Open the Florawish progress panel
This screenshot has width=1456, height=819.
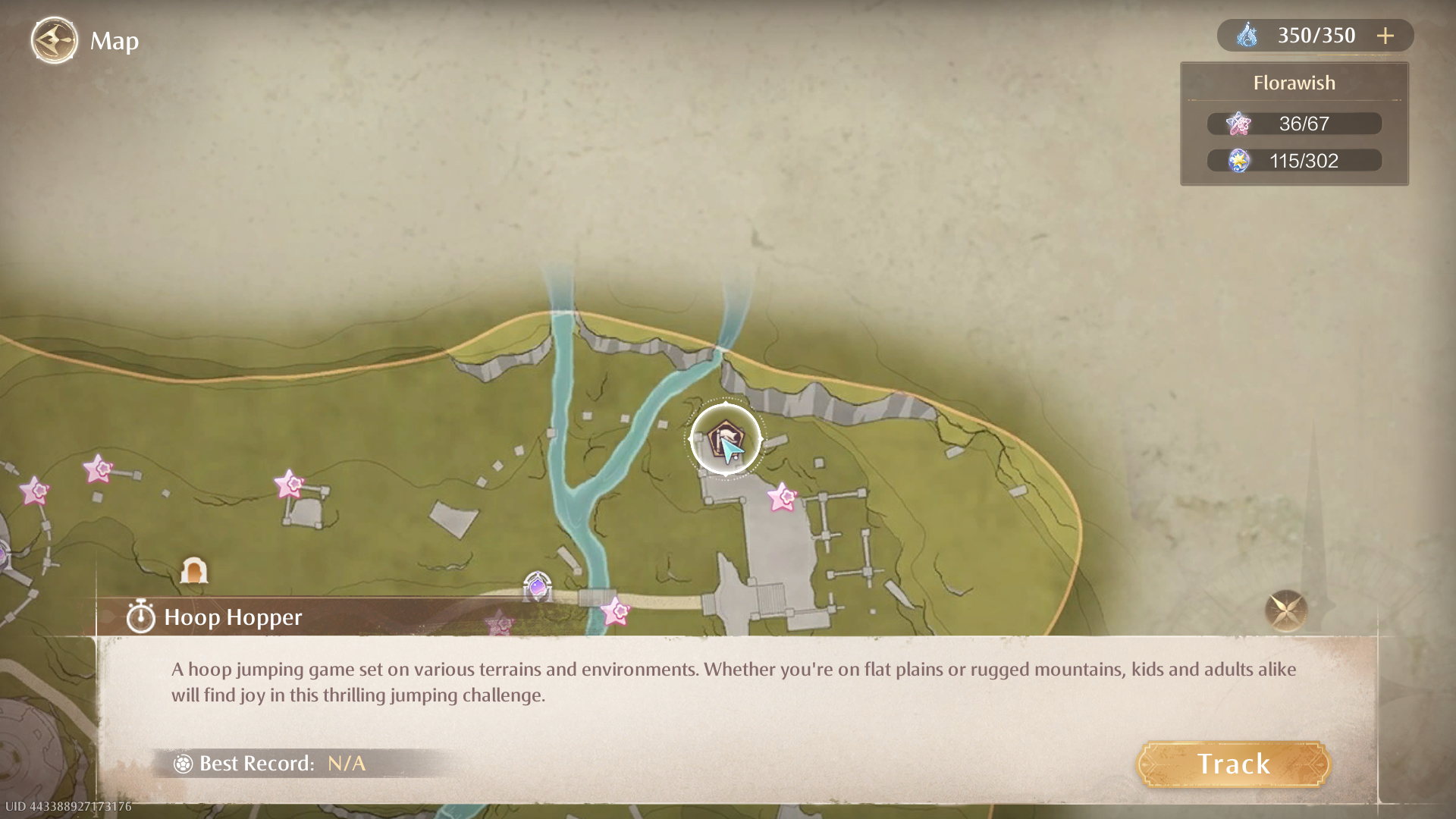[x=1294, y=124]
